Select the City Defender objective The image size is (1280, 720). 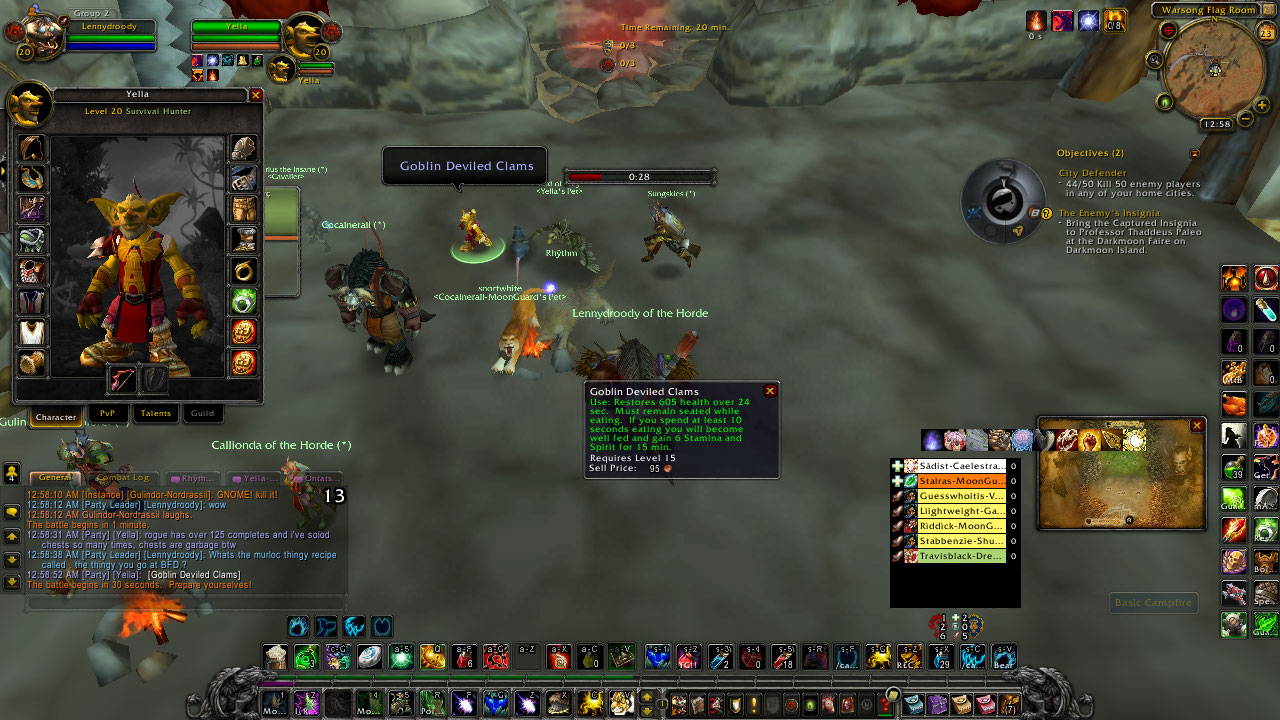coord(1092,173)
